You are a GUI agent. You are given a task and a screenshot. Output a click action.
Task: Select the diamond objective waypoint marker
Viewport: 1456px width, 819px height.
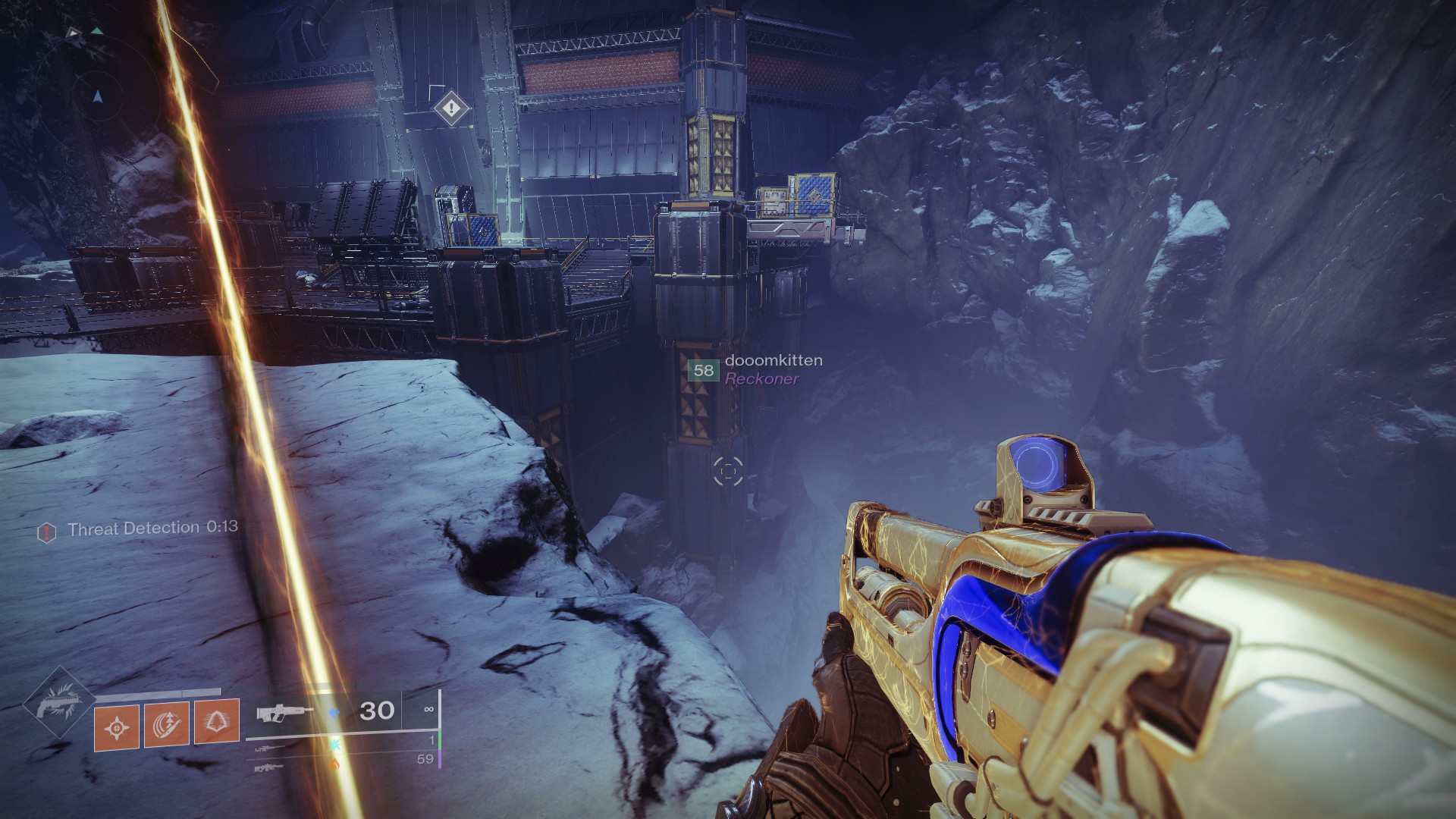pyautogui.click(x=451, y=108)
